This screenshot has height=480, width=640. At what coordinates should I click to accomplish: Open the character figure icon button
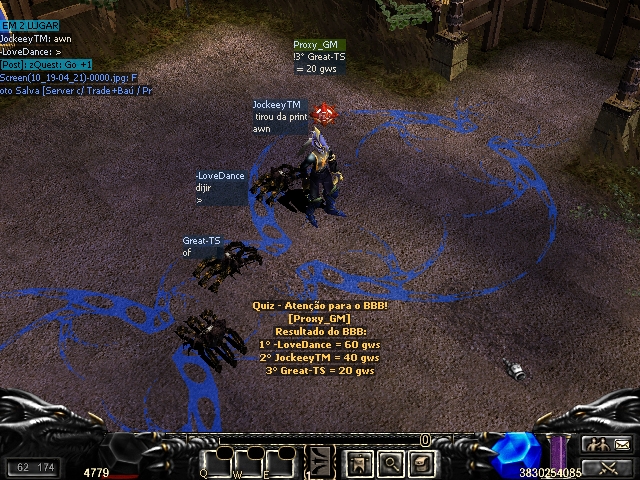359,463
